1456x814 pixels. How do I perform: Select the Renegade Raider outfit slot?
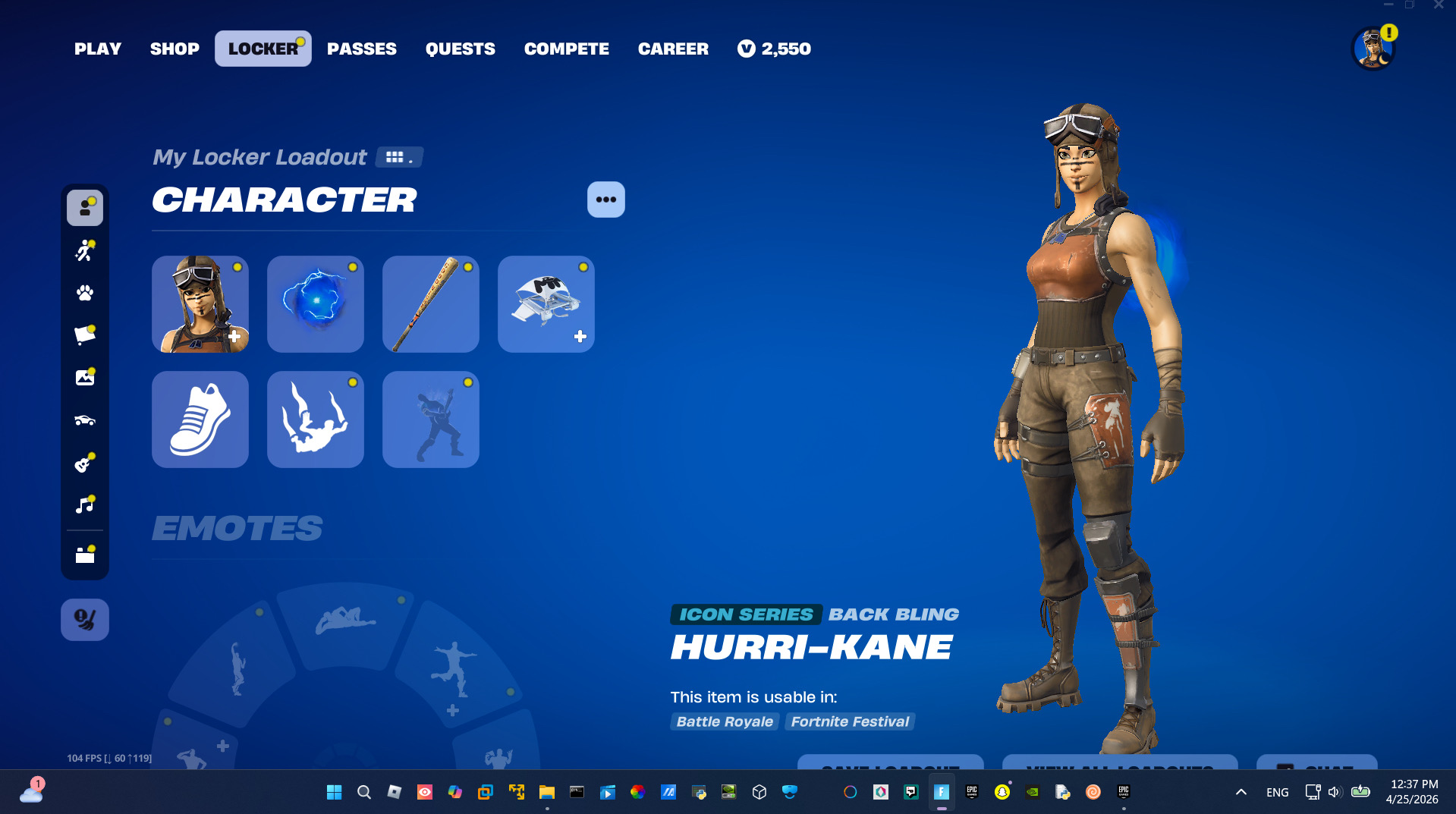tap(200, 304)
